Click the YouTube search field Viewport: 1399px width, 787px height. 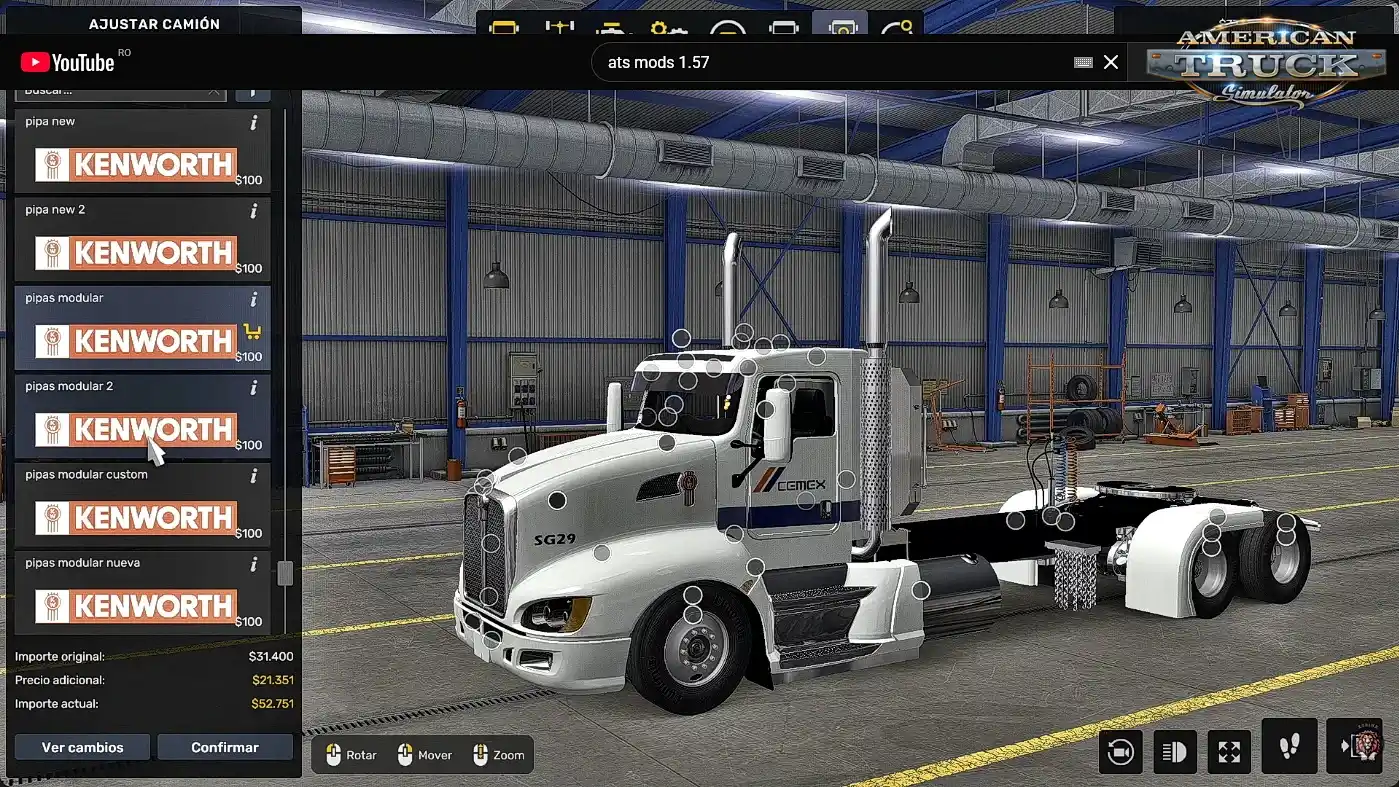[830, 62]
